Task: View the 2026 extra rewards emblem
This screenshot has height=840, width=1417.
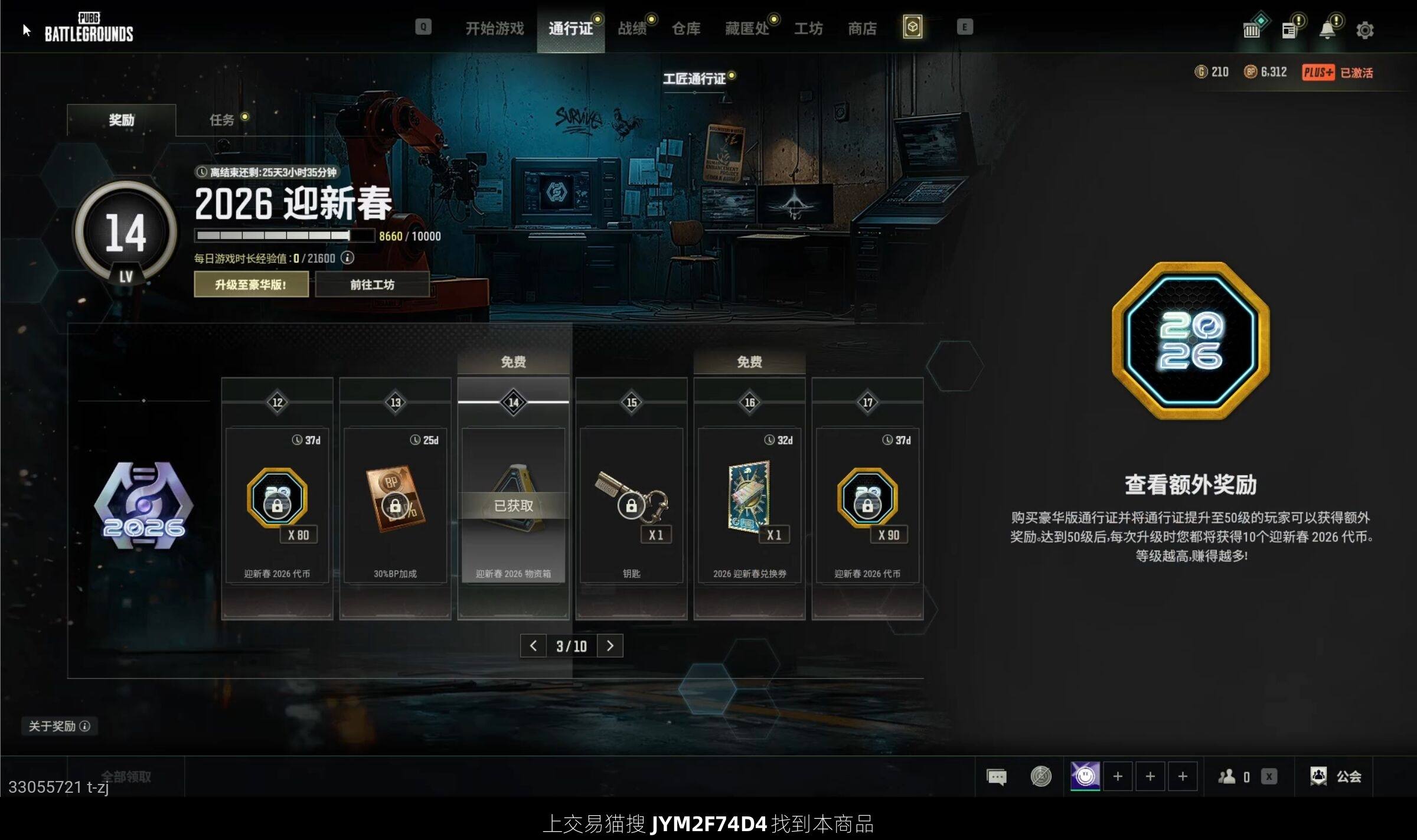Action: coord(1191,341)
